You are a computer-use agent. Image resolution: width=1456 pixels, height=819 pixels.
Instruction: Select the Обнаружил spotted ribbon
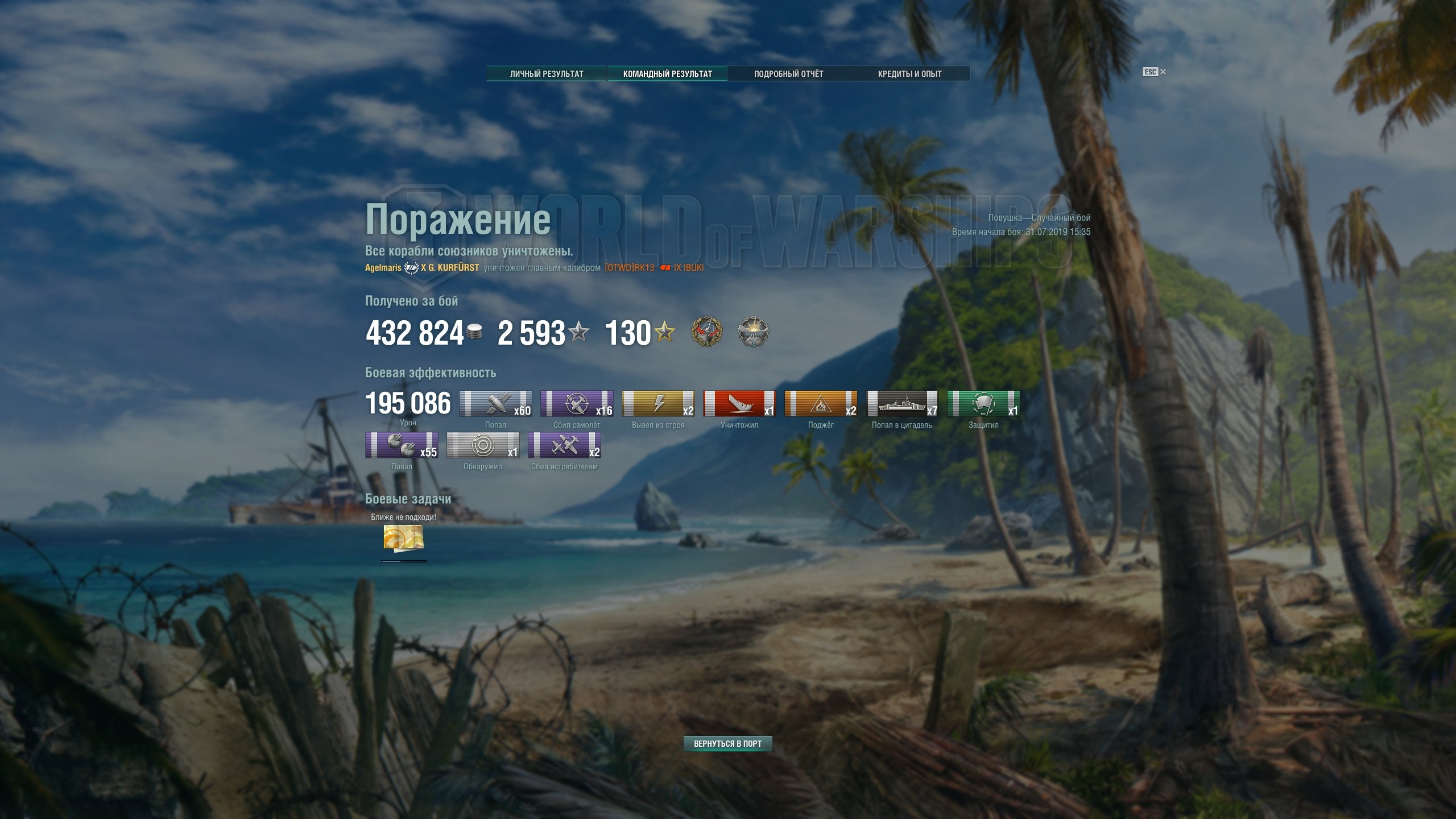[x=483, y=445]
